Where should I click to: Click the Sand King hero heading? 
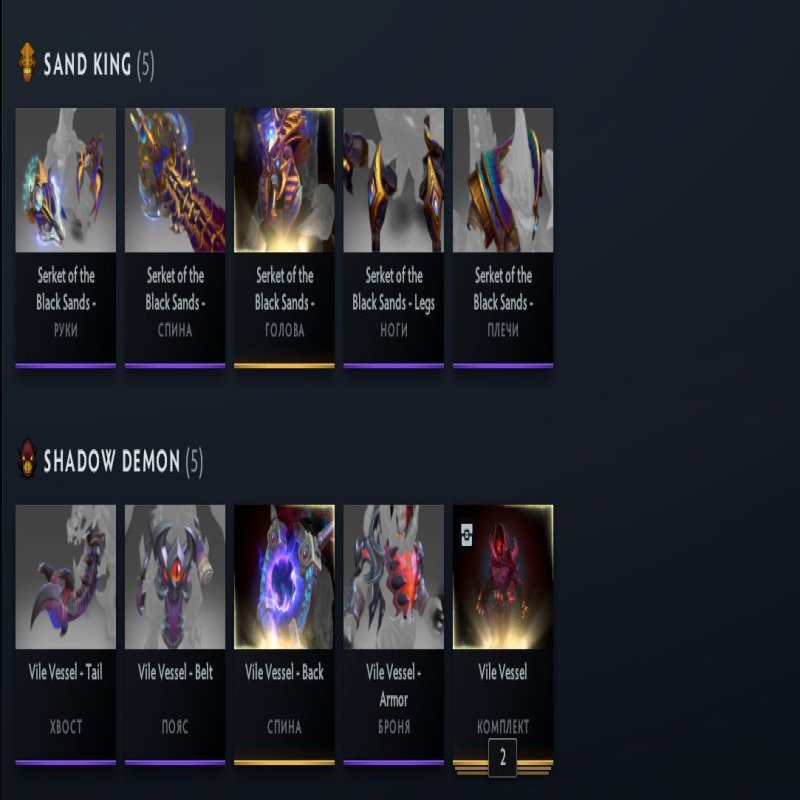point(87,66)
